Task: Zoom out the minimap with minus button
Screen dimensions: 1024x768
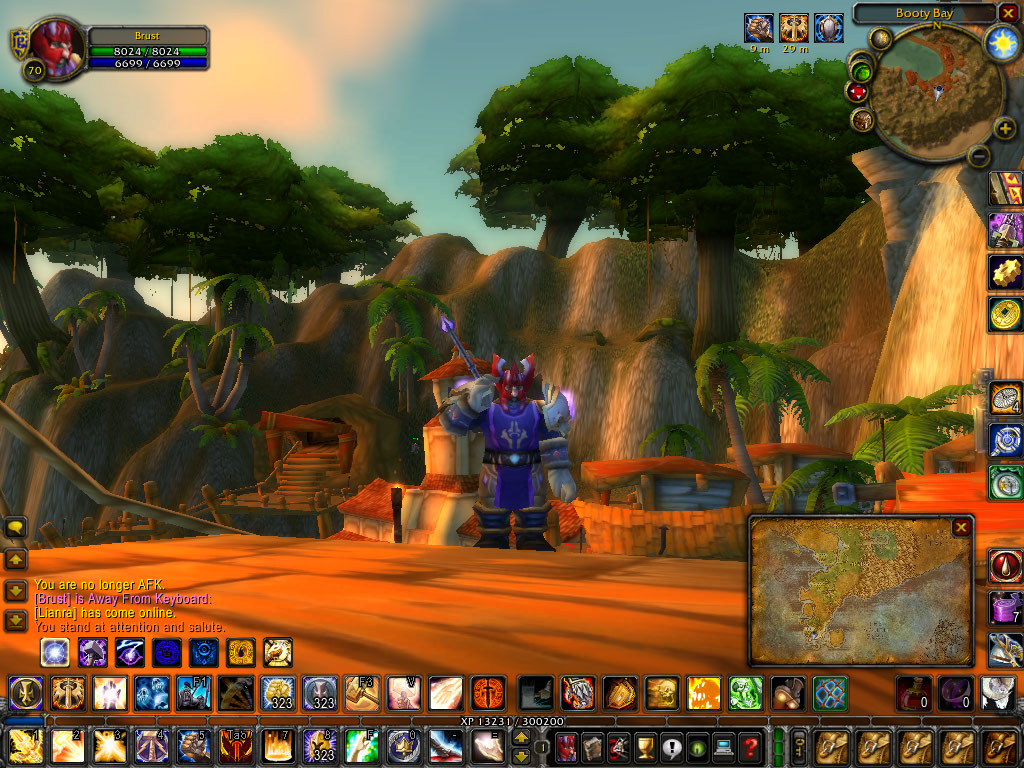Action: [x=979, y=155]
